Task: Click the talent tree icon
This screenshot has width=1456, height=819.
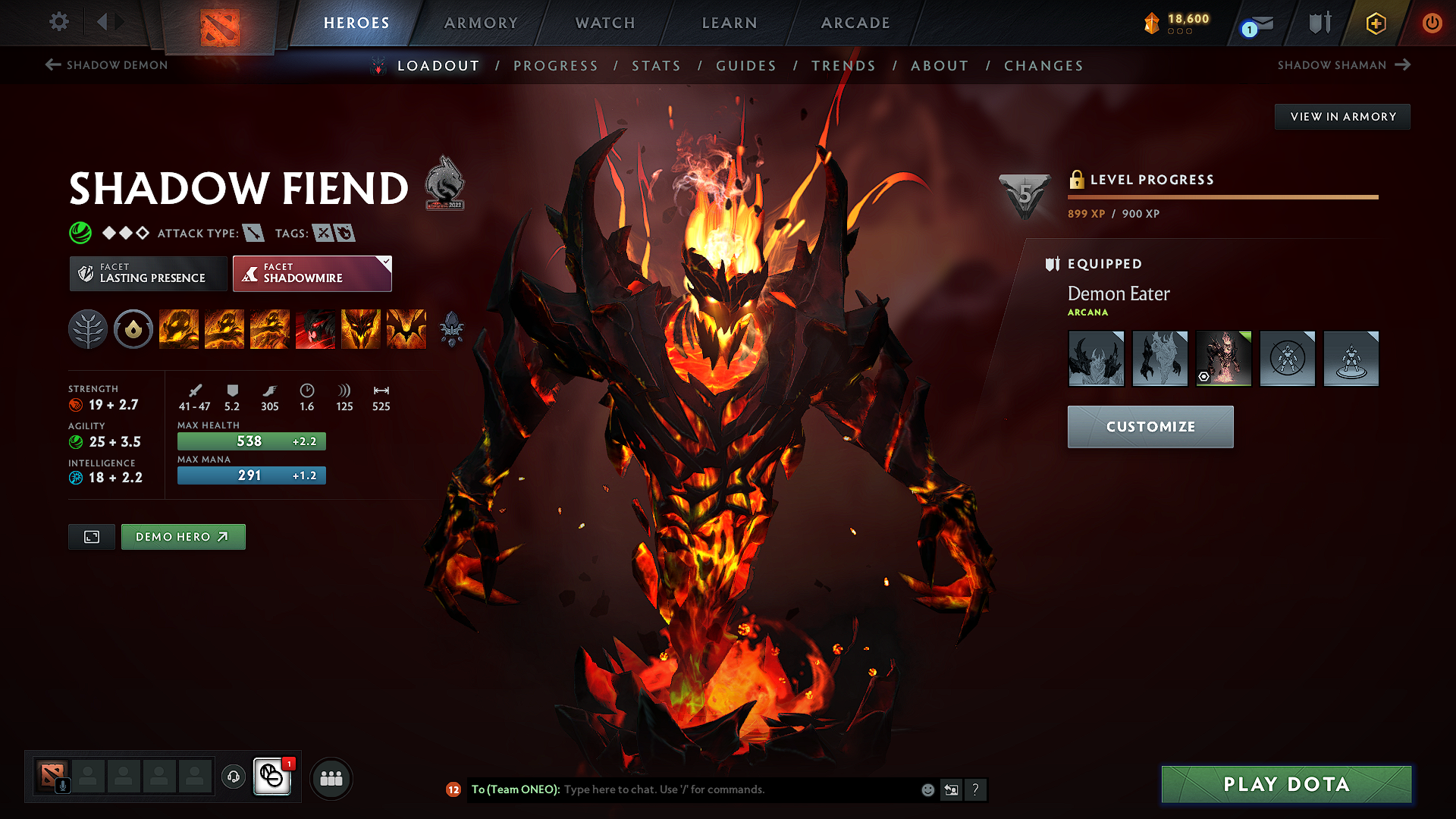Action: tap(88, 329)
